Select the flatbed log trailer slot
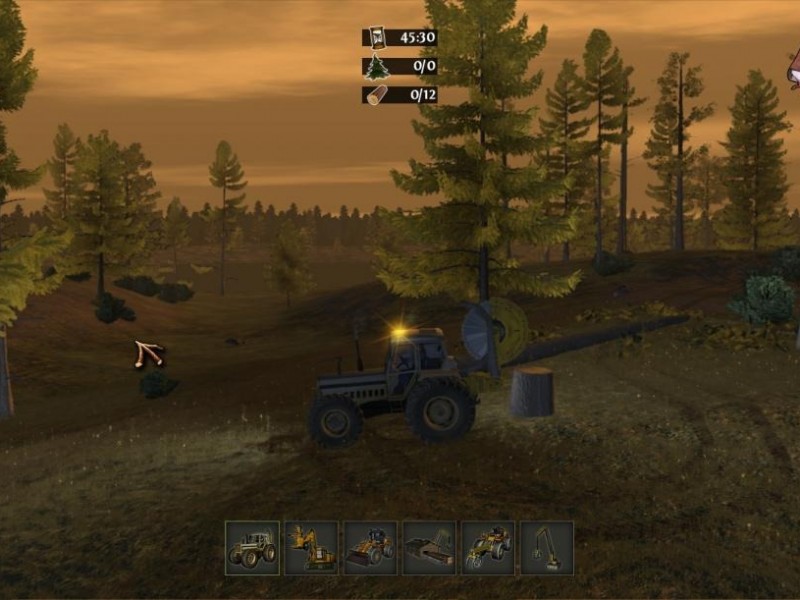This screenshot has height=600, width=800. click(x=429, y=547)
